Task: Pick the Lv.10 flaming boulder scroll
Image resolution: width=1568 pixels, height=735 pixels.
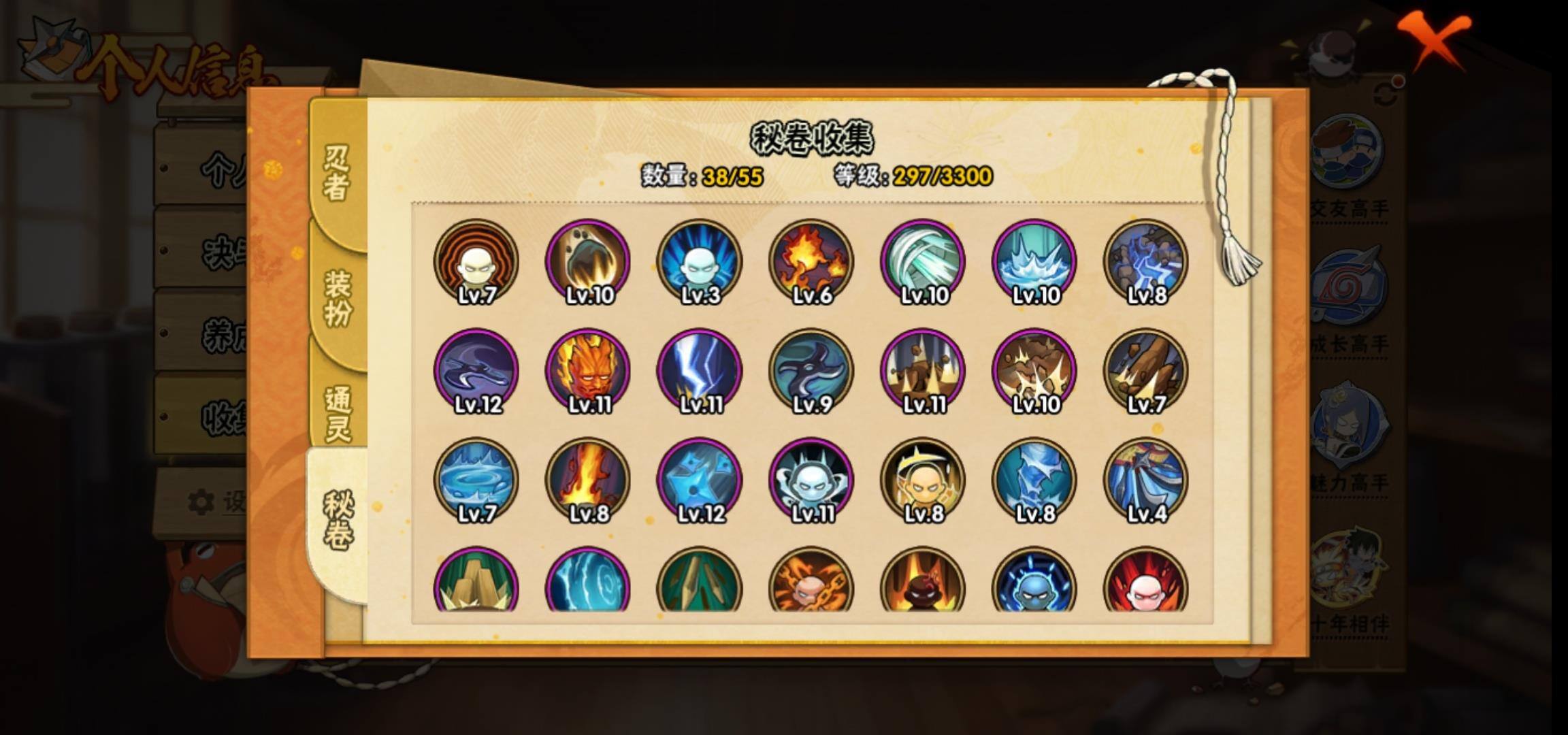Action: tap(588, 261)
